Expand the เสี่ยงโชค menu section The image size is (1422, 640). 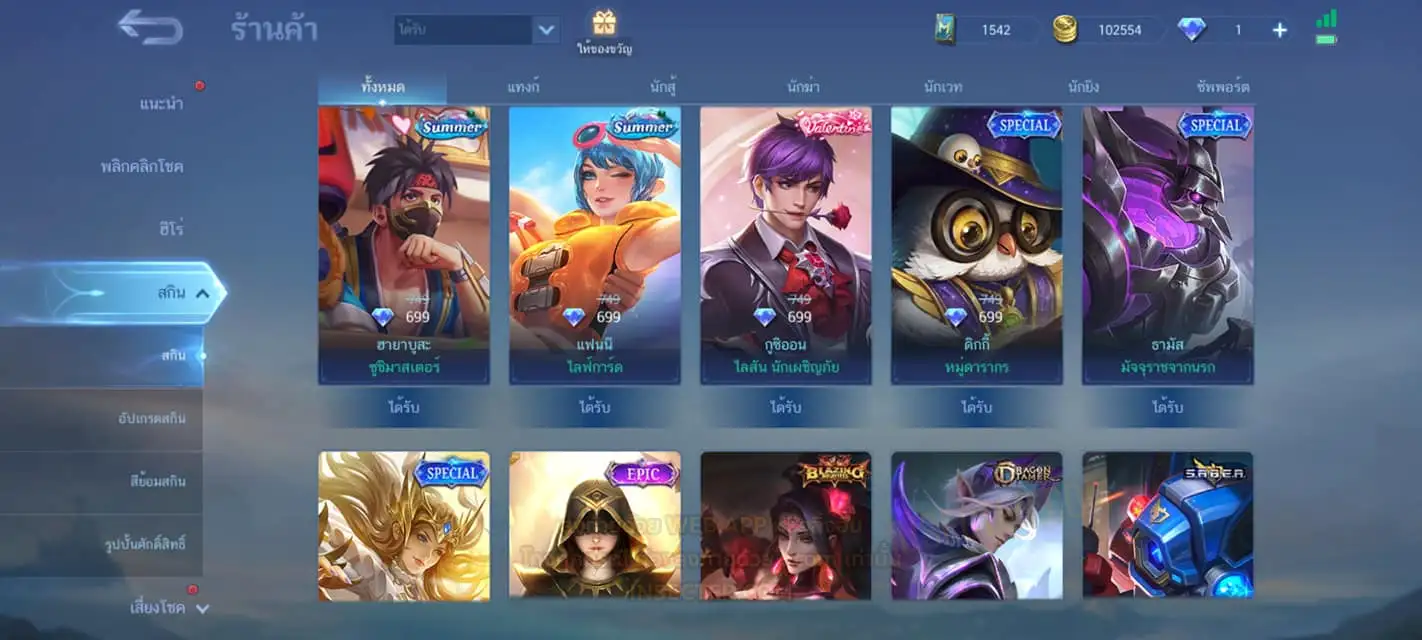(169, 607)
